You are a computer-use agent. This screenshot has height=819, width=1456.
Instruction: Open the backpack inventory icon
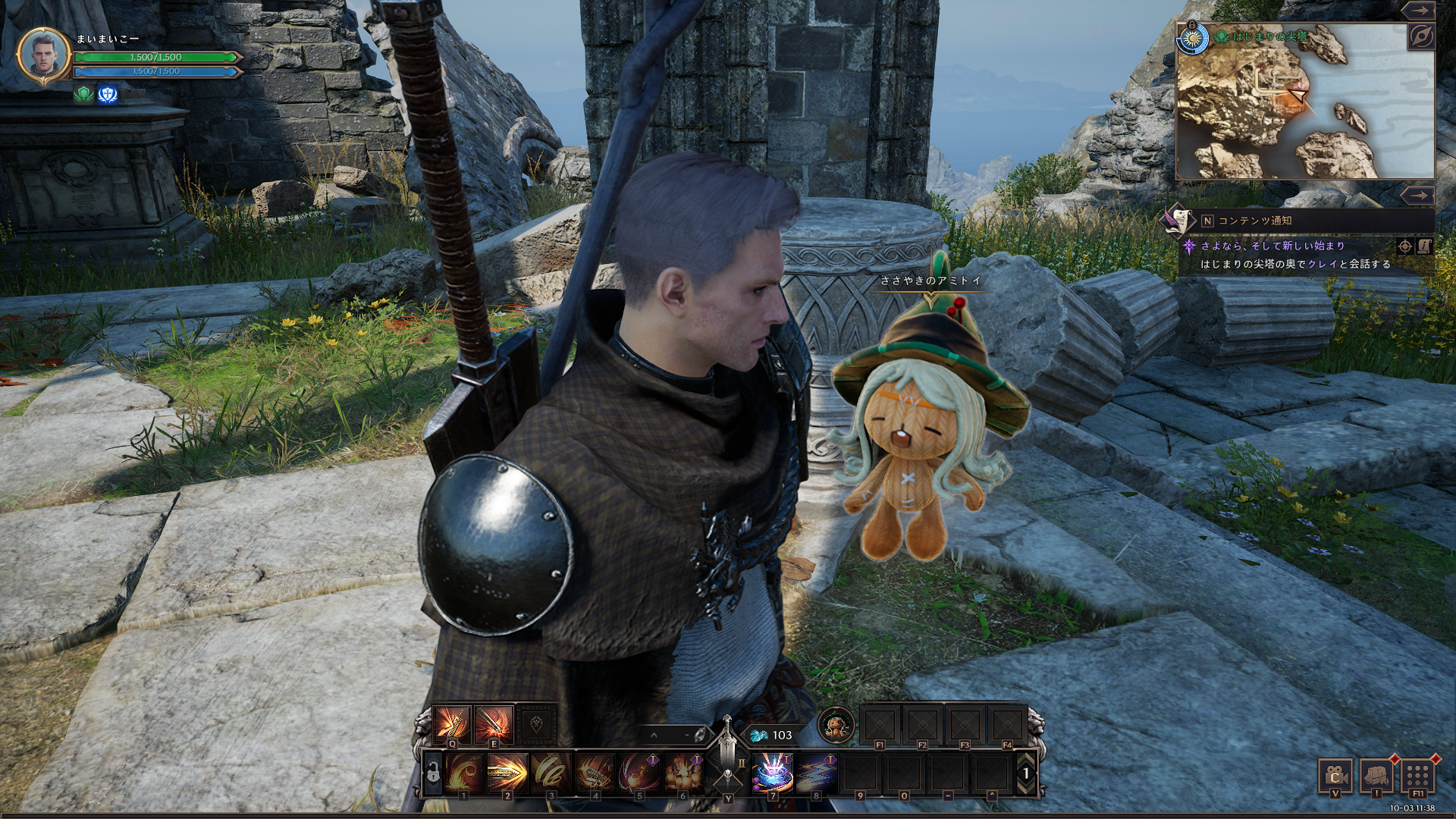coord(1377,777)
